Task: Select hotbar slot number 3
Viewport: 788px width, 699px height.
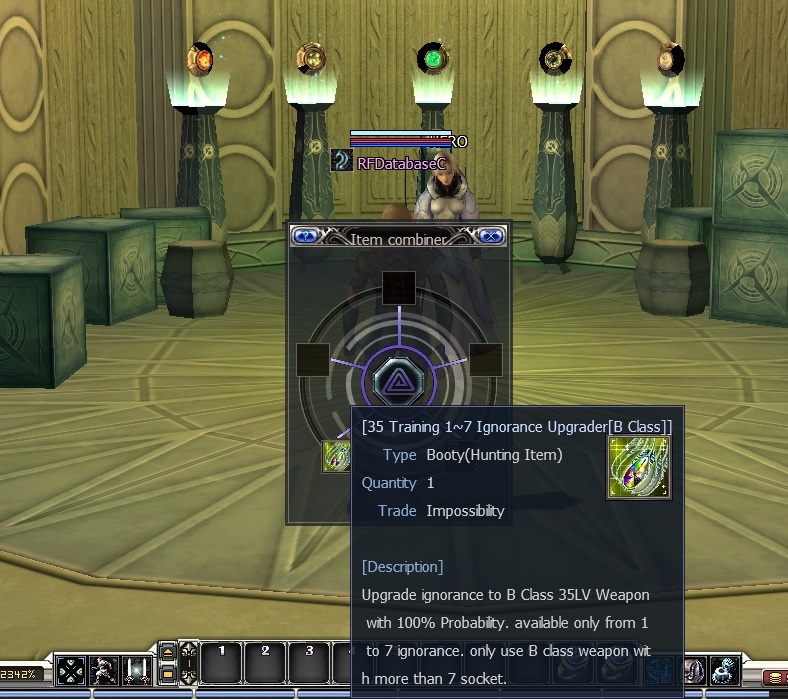Action: [310, 661]
